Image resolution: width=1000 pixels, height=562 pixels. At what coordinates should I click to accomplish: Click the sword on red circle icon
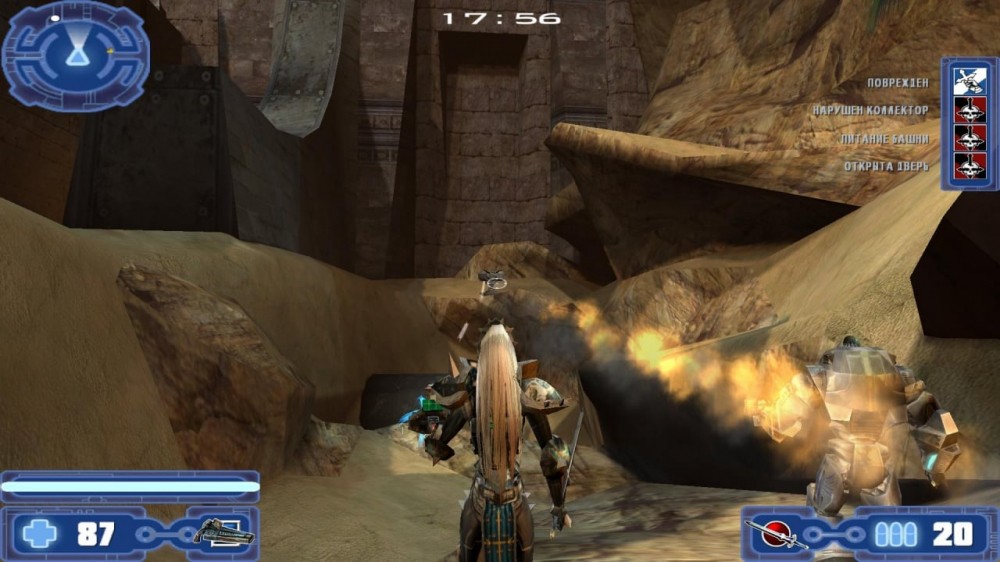[x=779, y=534]
